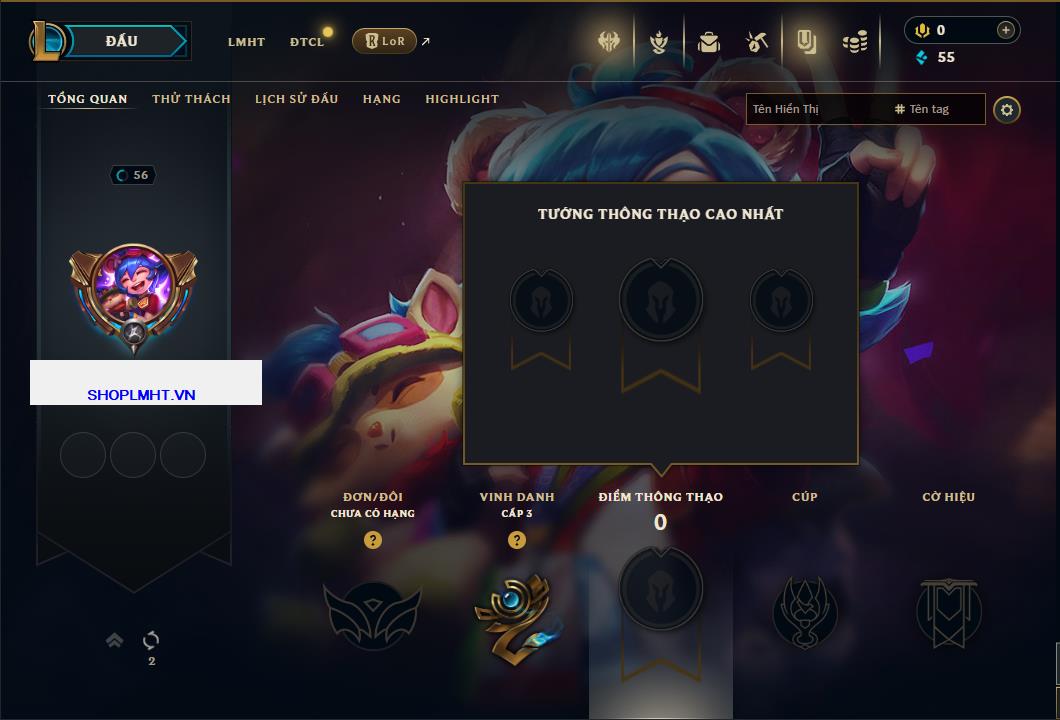Screen dimensions: 1060x720
Task: Open the ĐTCL game mode link
Action: point(307,42)
